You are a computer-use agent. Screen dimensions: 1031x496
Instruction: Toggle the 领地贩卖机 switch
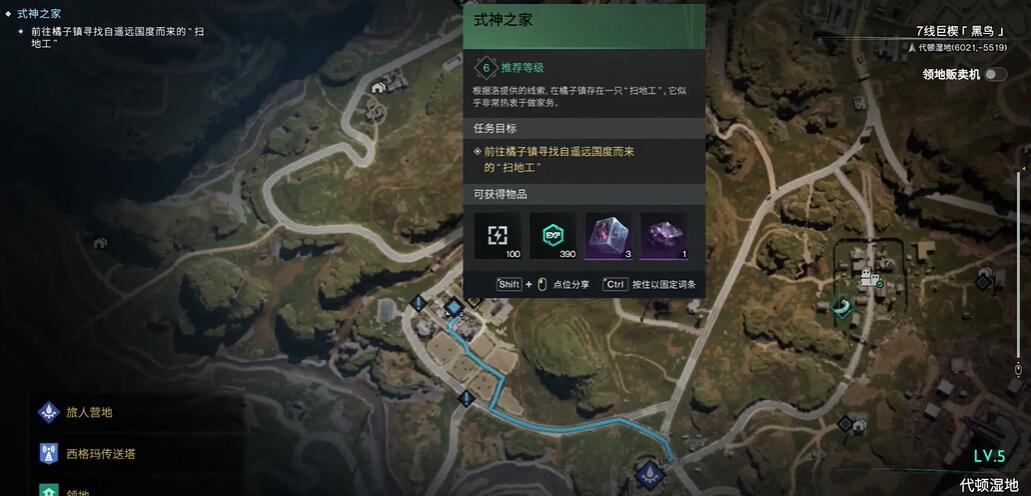pos(994,74)
